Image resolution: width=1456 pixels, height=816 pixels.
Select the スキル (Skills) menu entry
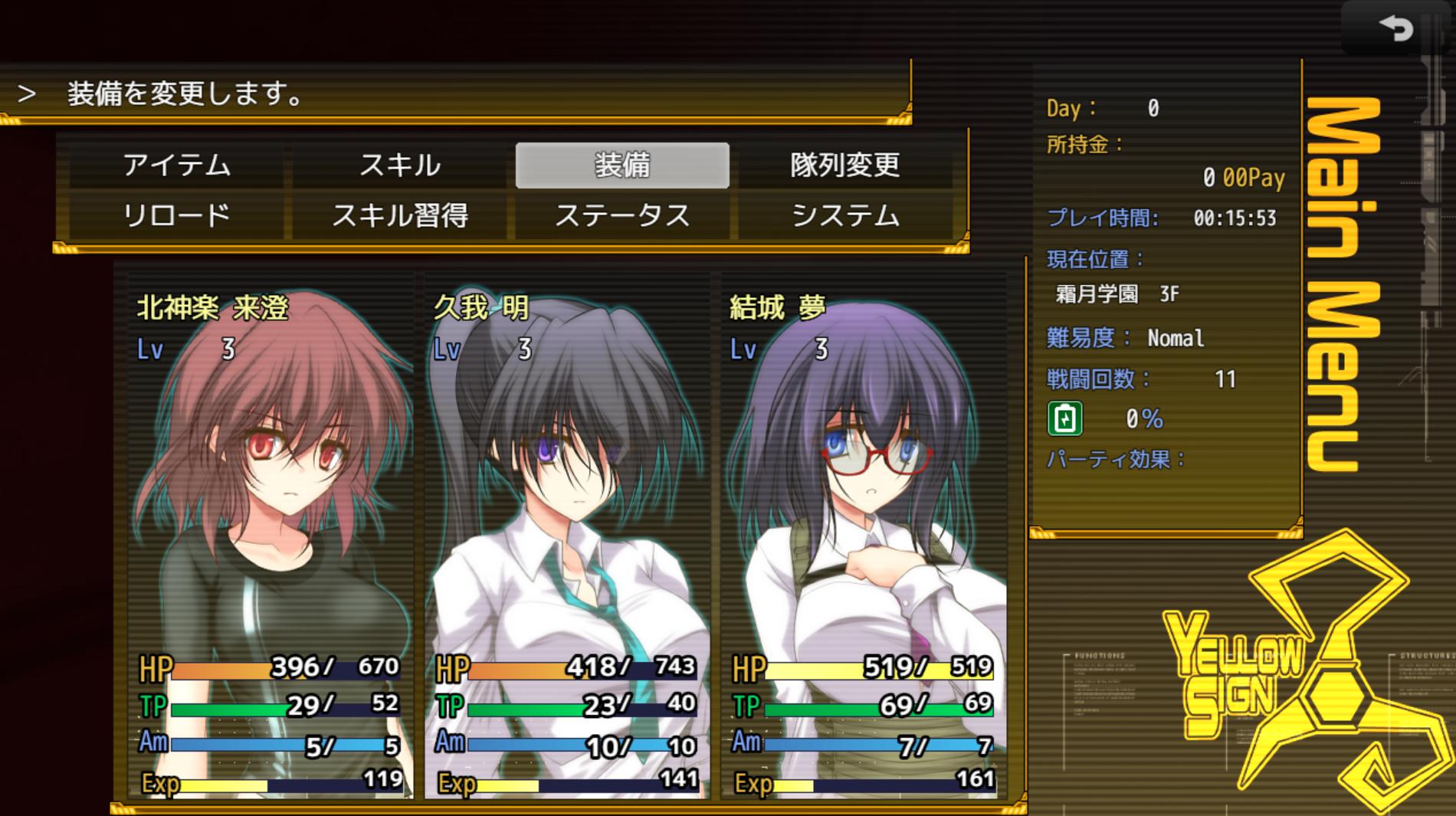(x=399, y=165)
